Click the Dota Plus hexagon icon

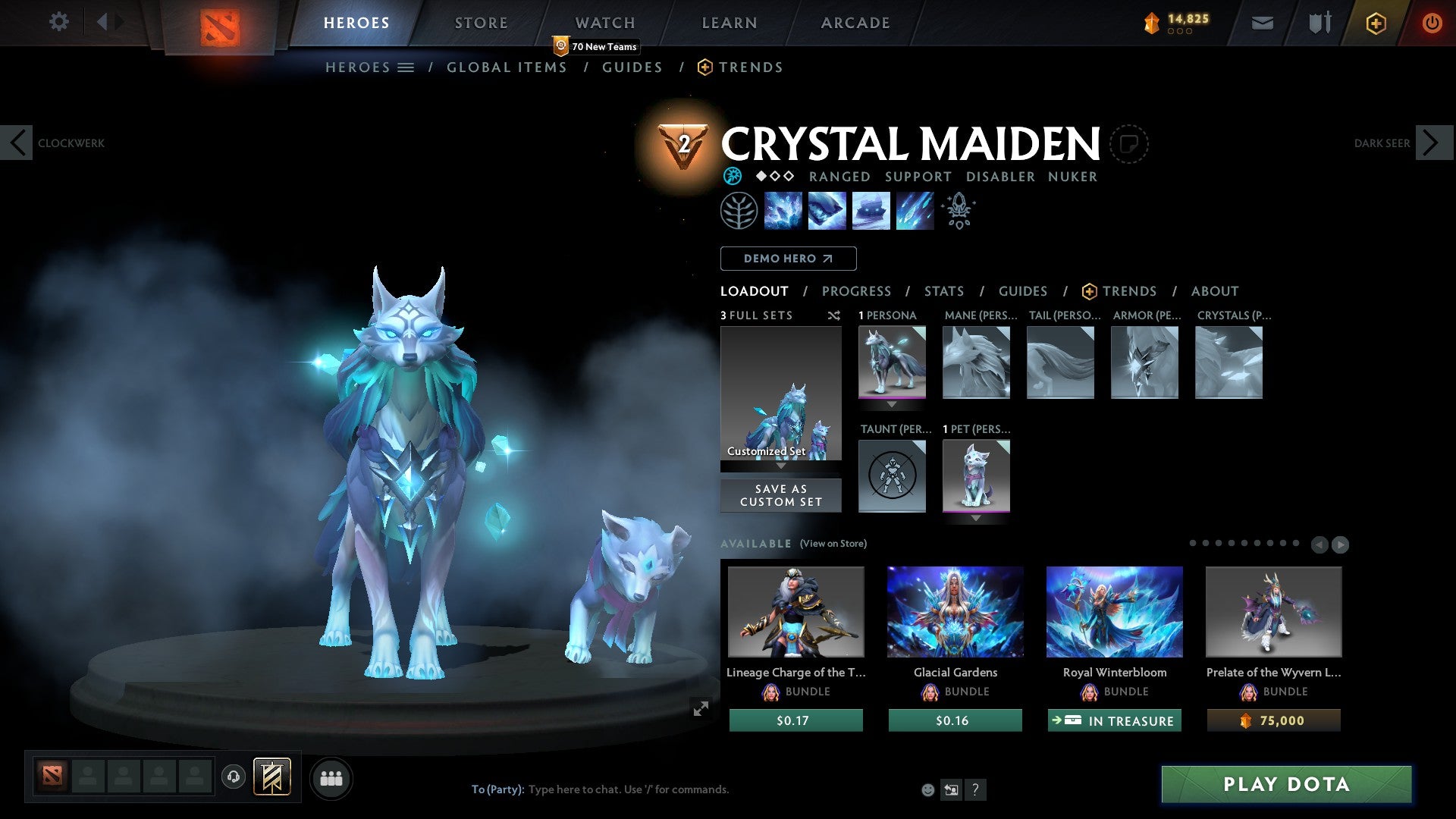1375,22
